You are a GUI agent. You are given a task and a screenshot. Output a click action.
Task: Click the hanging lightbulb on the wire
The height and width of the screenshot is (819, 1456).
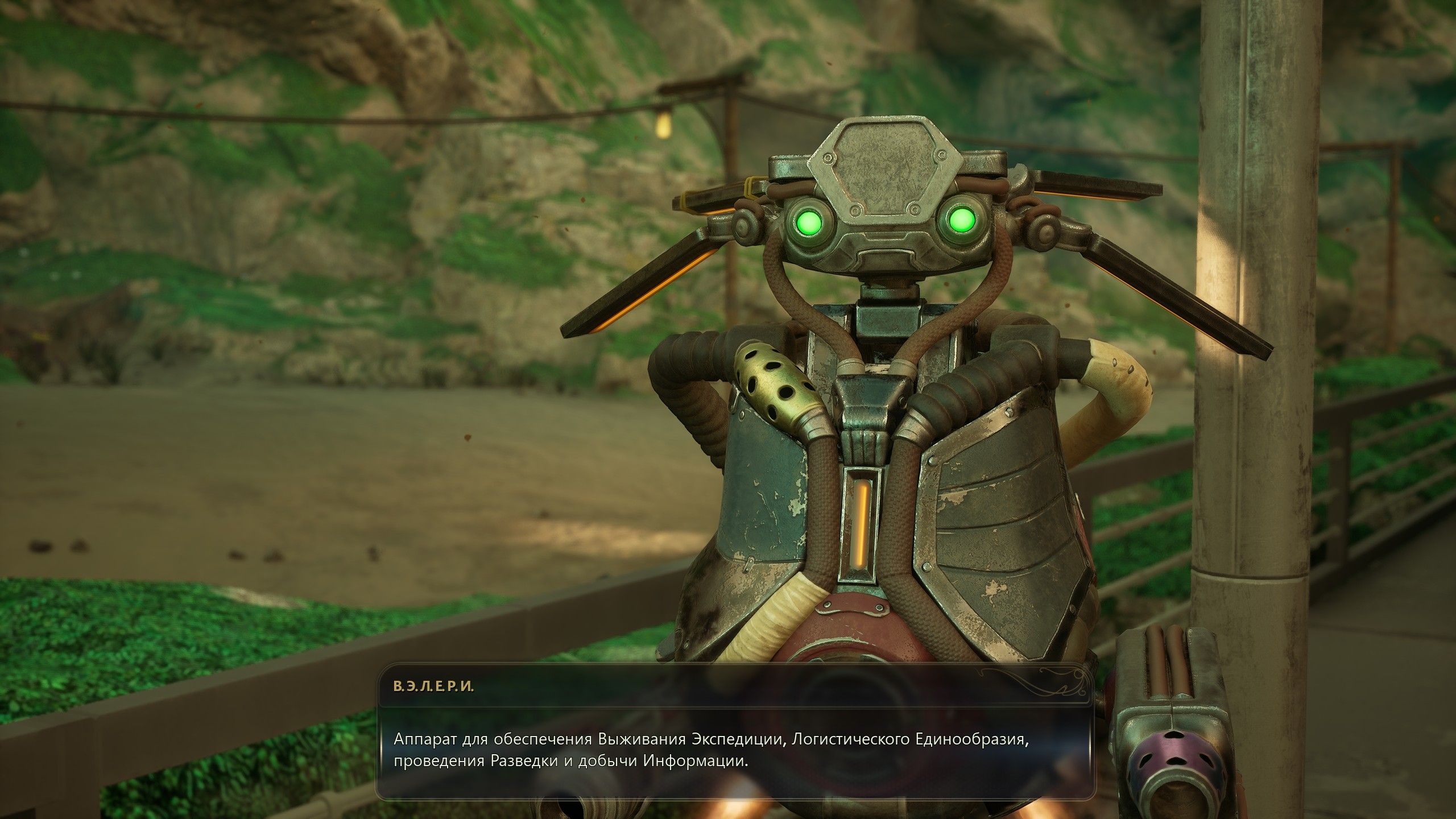pos(664,126)
